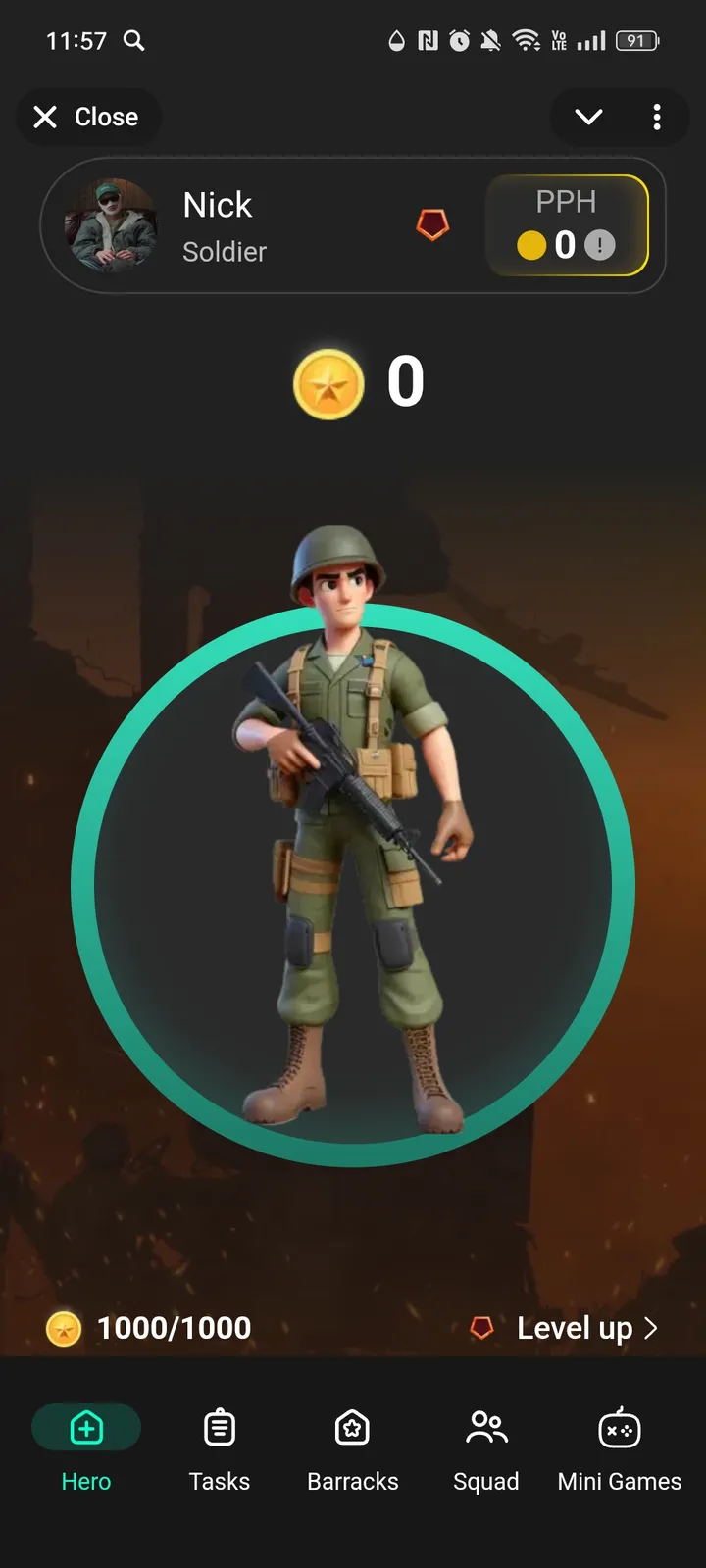
Task: Show PPH info via the exclamation icon
Action: [x=600, y=245]
